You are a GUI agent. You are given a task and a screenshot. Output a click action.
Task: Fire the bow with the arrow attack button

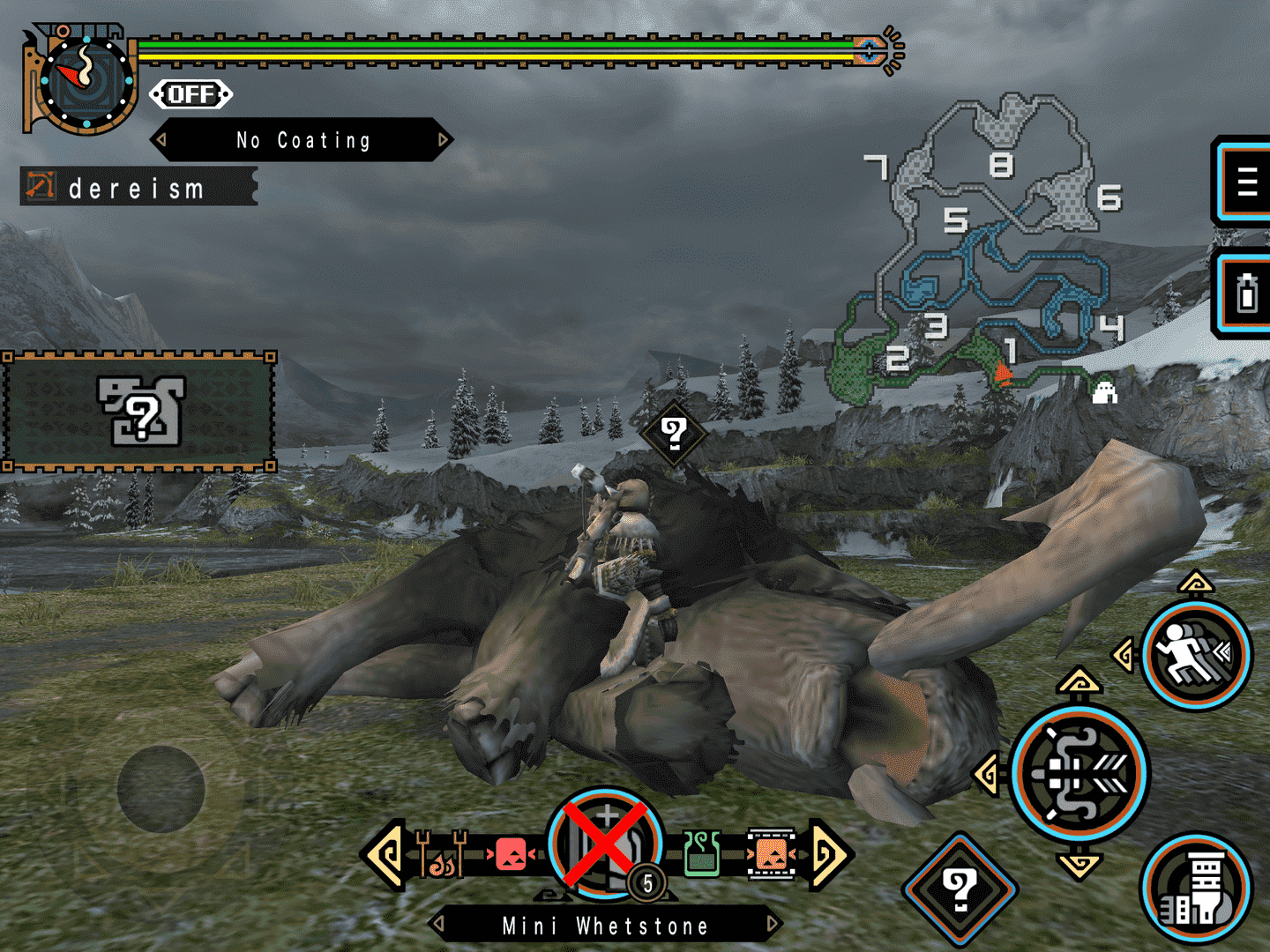pyautogui.click(x=1079, y=773)
